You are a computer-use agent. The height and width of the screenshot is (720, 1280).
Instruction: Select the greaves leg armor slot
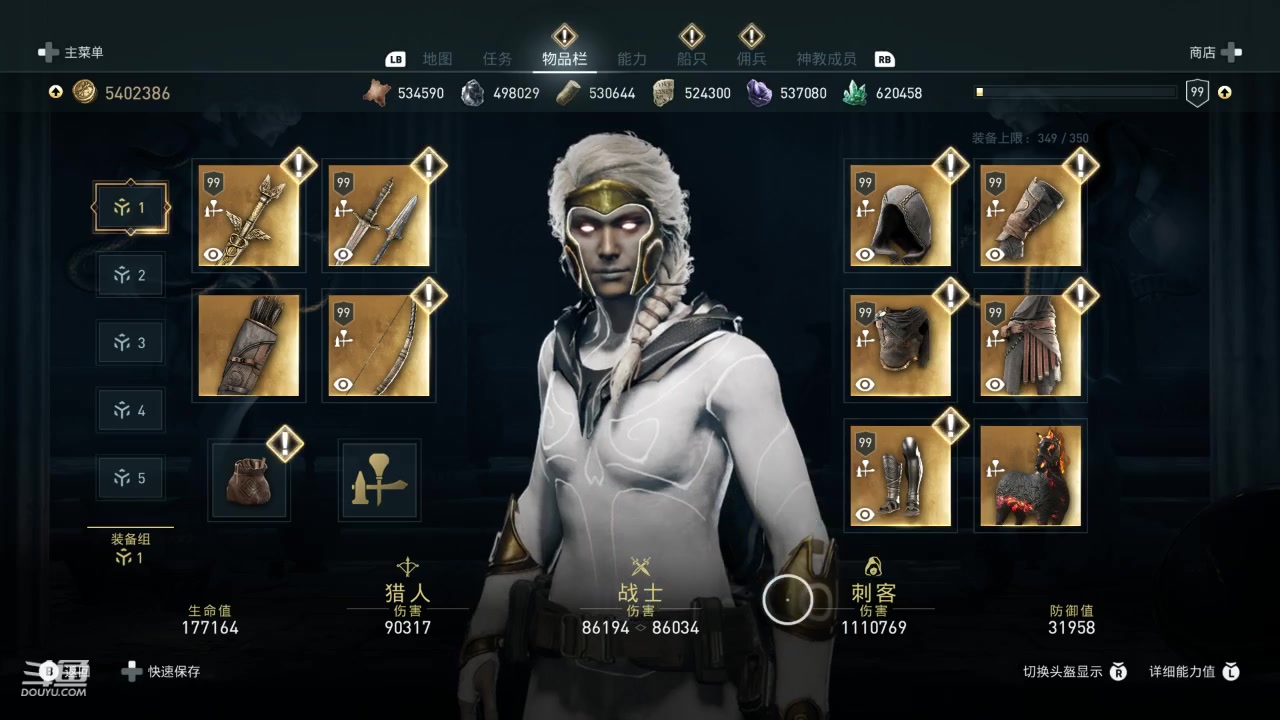[901, 476]
